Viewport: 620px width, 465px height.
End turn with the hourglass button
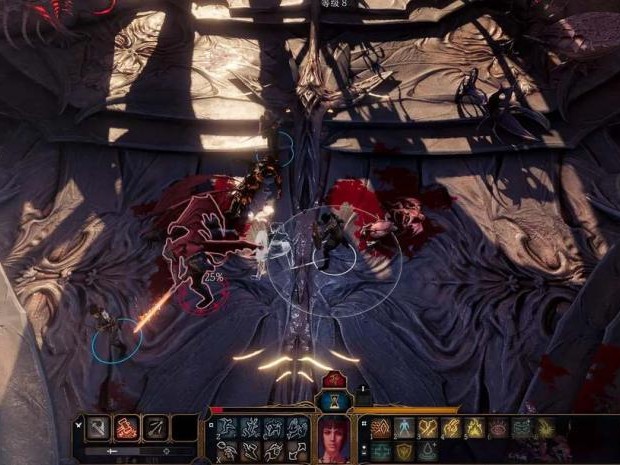click(x=333, y=402)
